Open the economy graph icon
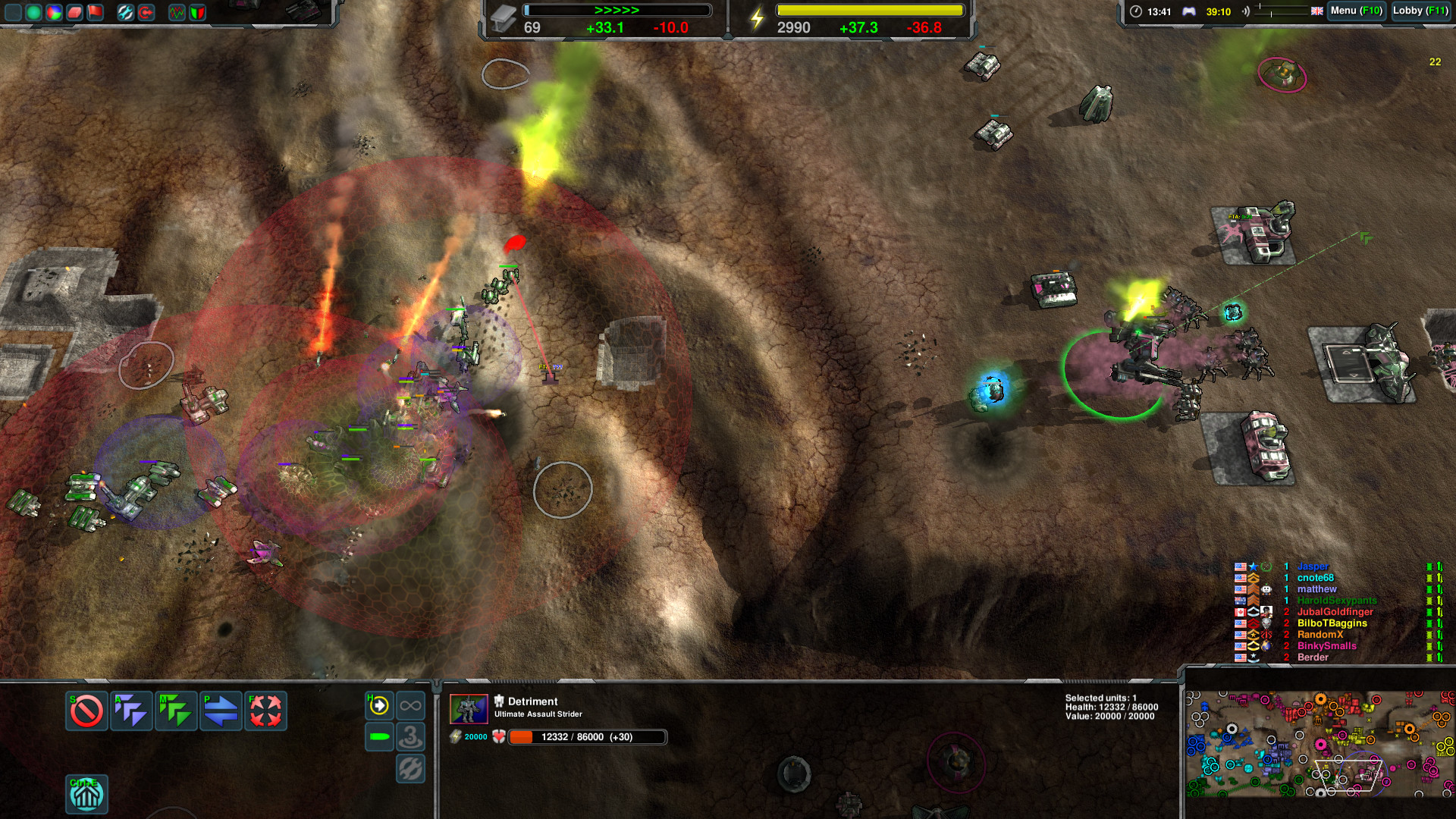1456x819 pixels. point(177,11)
